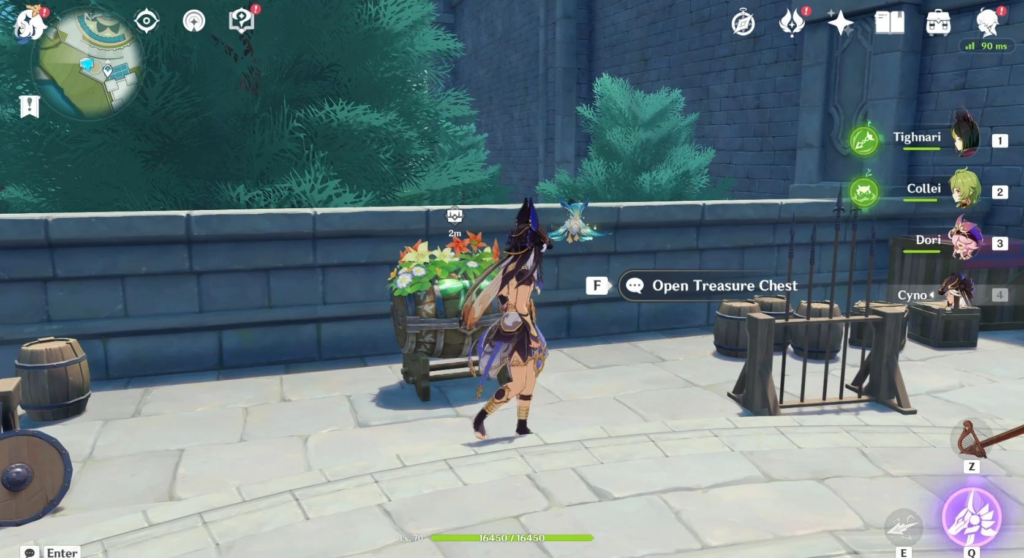
Task: Open the Paimon main menu
Action: click(28, 22)
